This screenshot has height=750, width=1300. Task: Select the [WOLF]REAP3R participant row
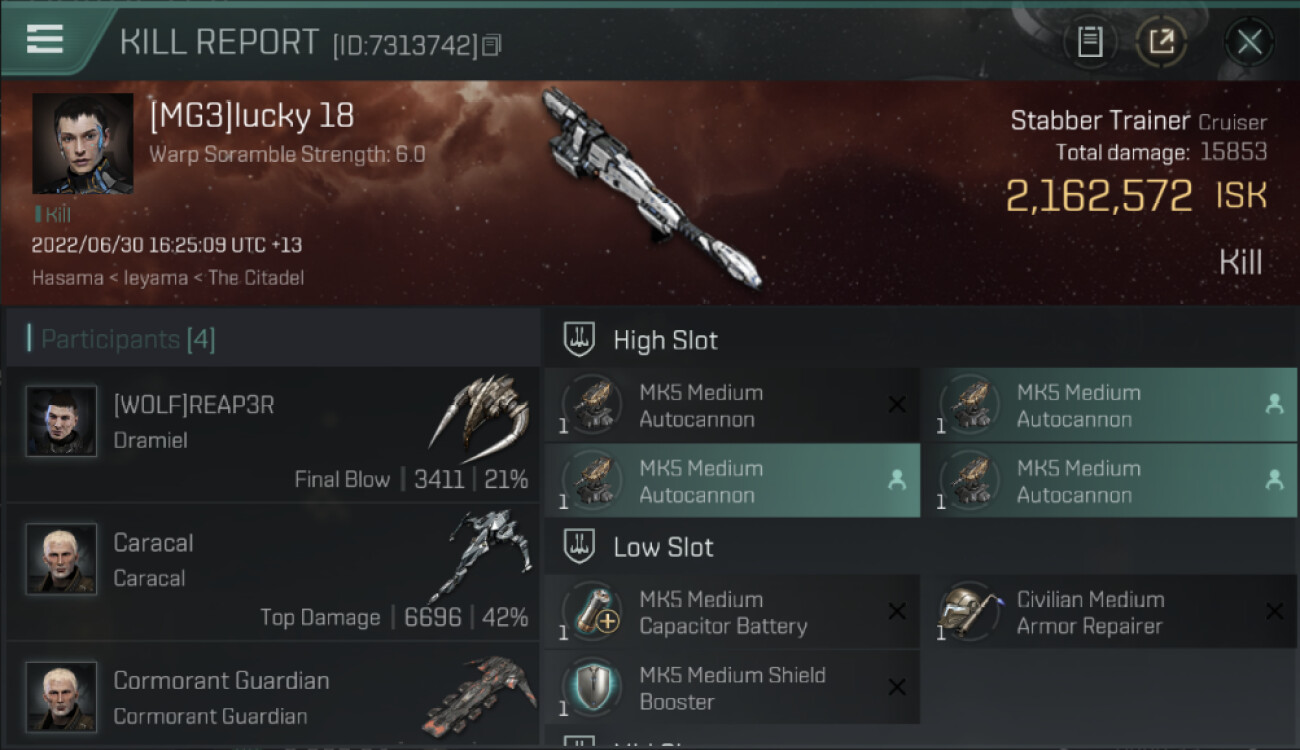click(272, 434)
